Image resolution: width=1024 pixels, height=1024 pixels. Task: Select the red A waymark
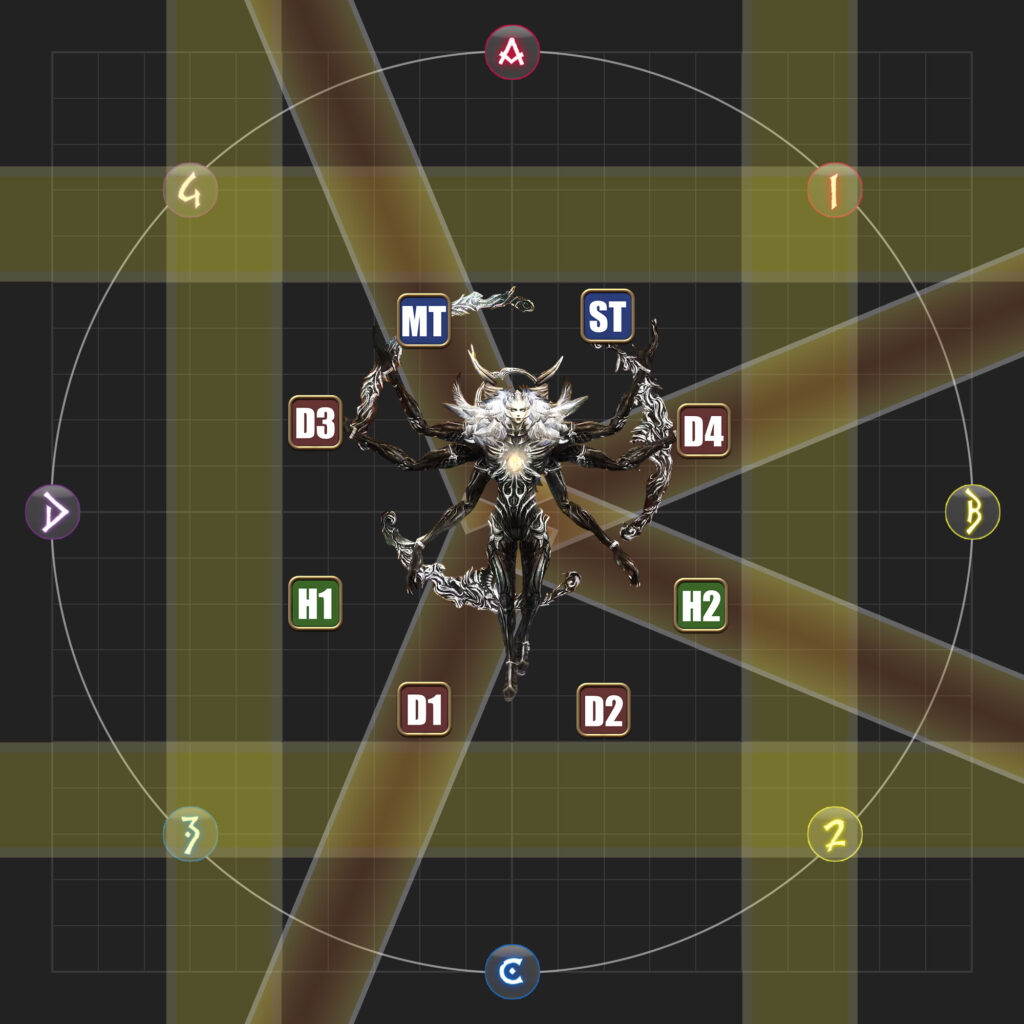(x=512, y=52)
